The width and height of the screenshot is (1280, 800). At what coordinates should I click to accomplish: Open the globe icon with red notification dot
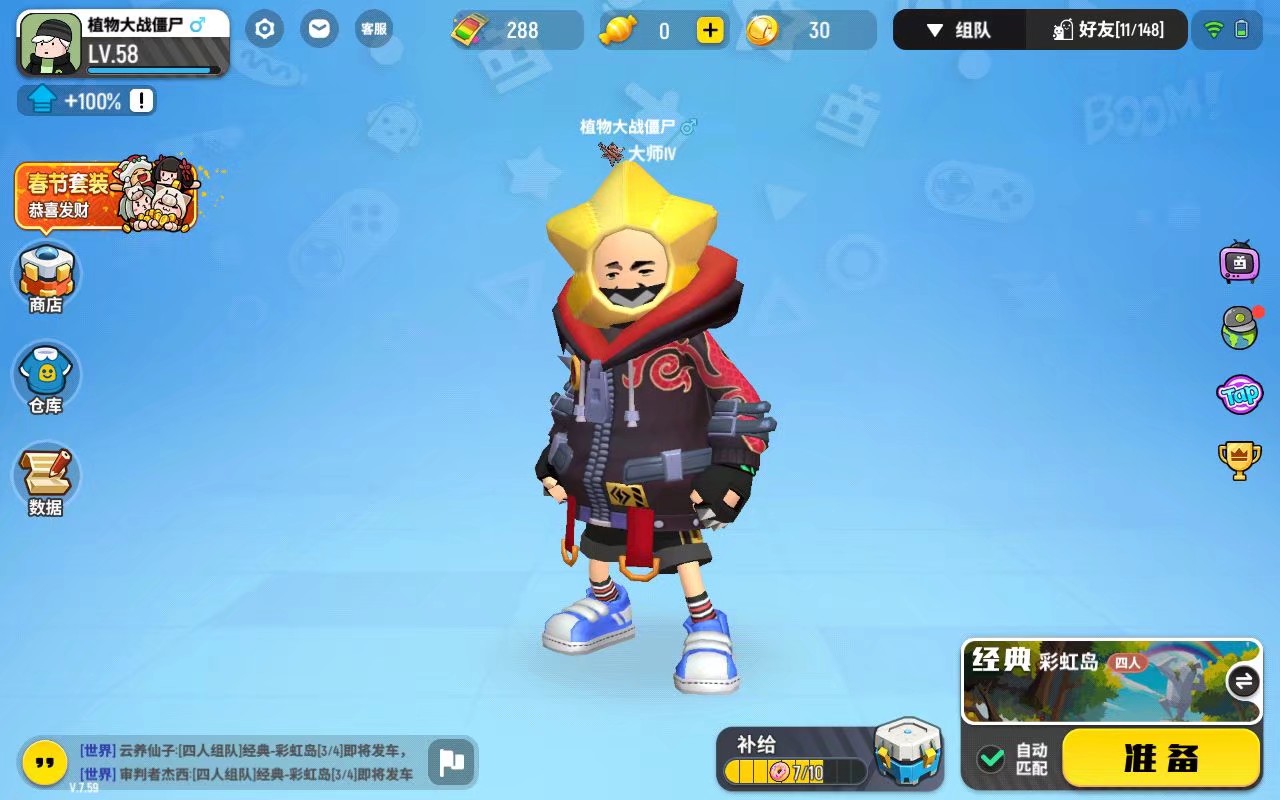click(x=1240, y=327)
